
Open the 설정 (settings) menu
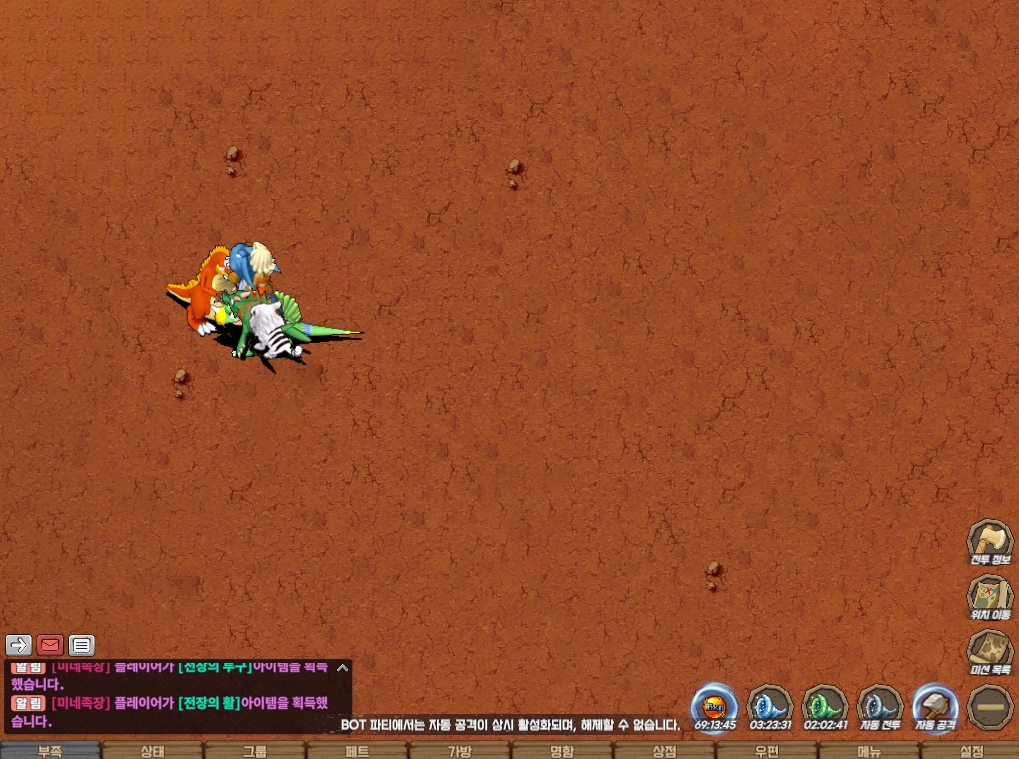970,751
